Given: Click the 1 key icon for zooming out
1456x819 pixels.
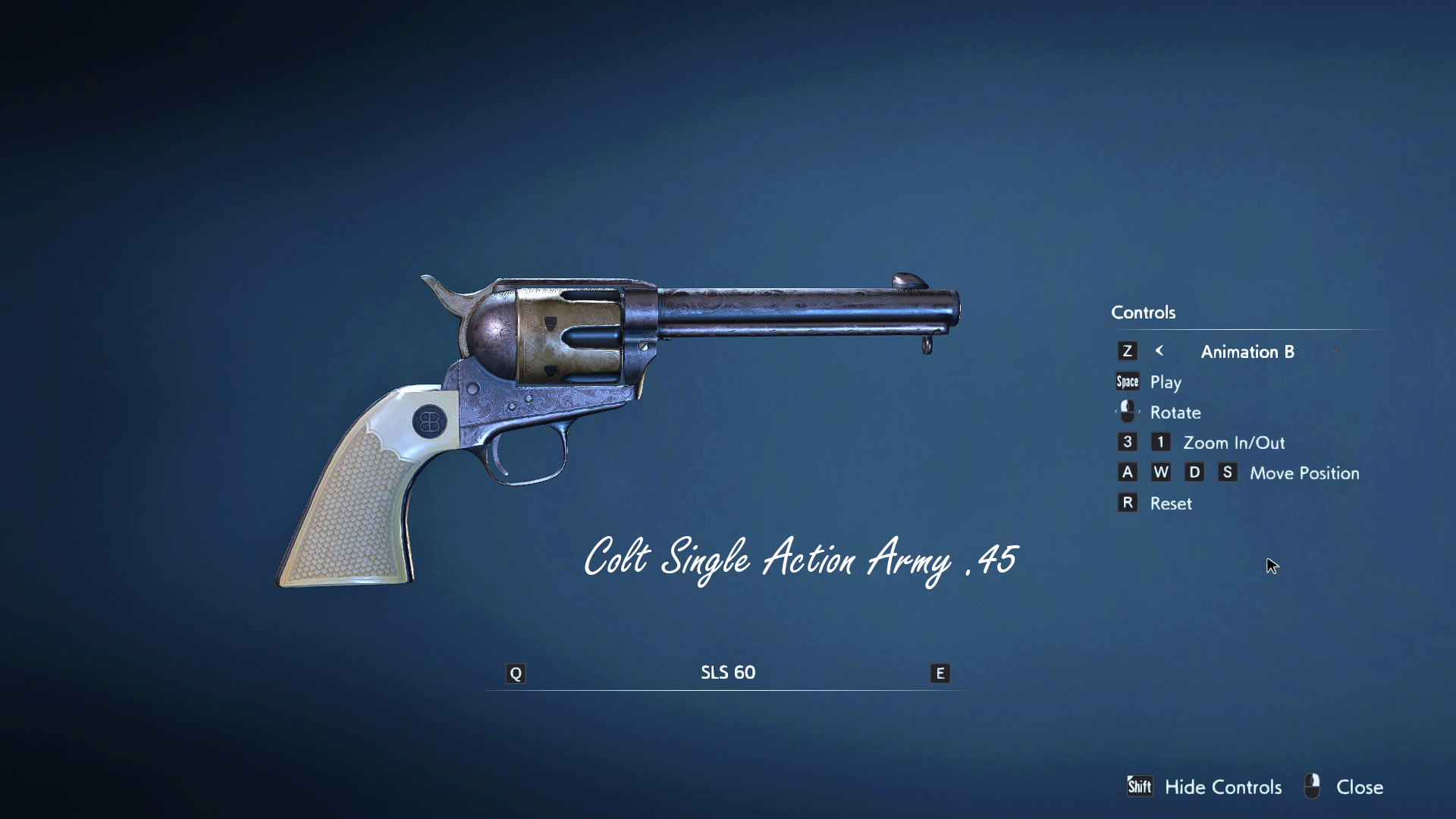Looking at the screenshot, I should tap(1161, 442).
